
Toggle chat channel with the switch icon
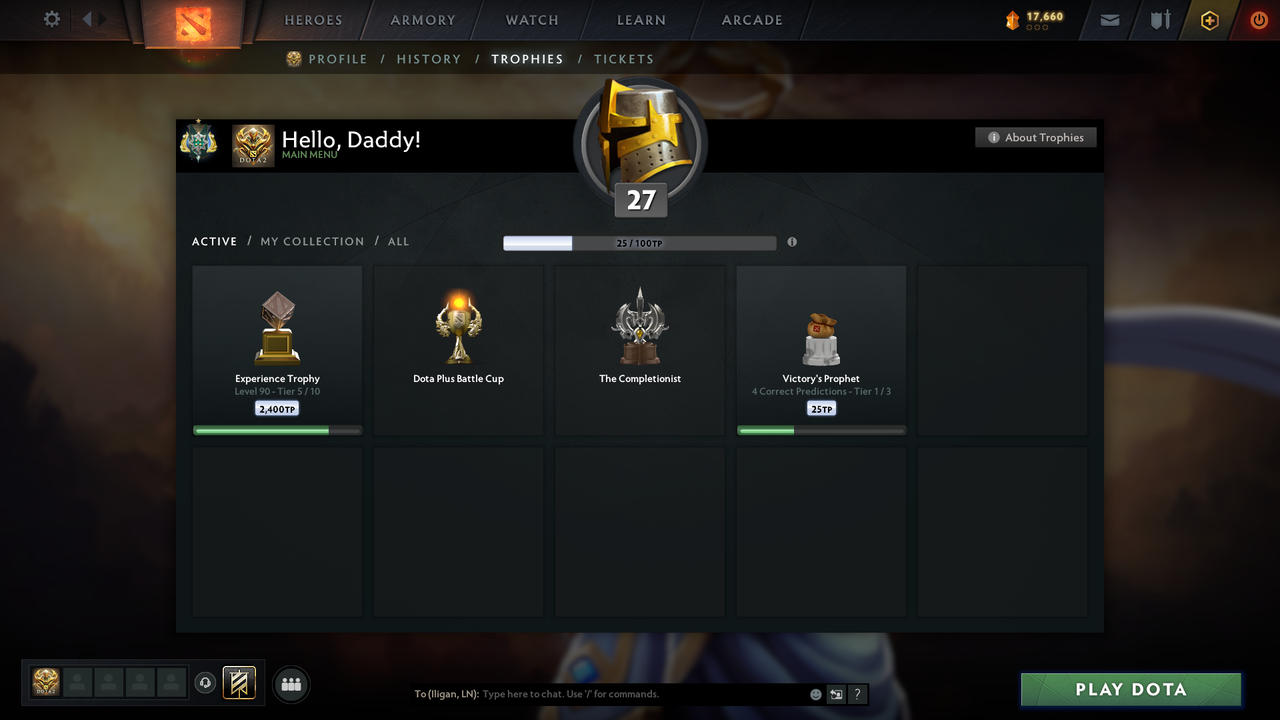click(836, 693)
